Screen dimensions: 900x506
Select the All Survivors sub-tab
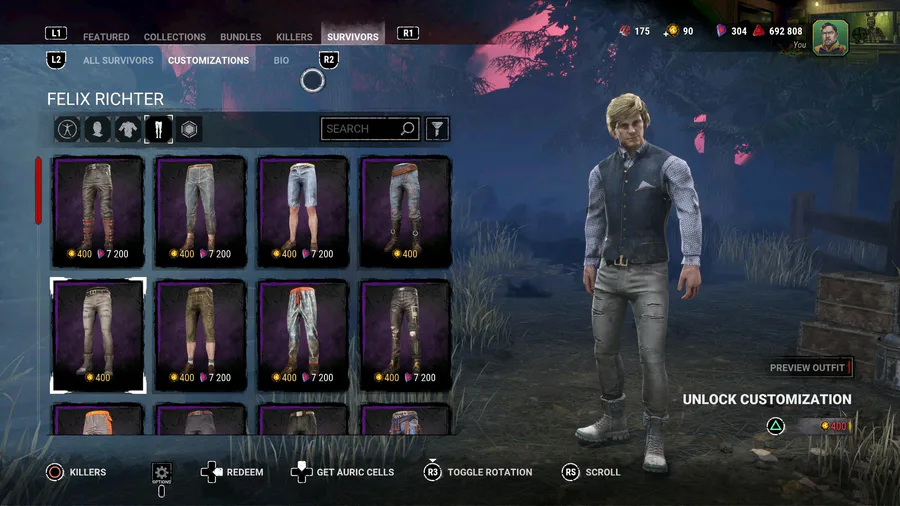pyautogui.click(x=118, y=61)
